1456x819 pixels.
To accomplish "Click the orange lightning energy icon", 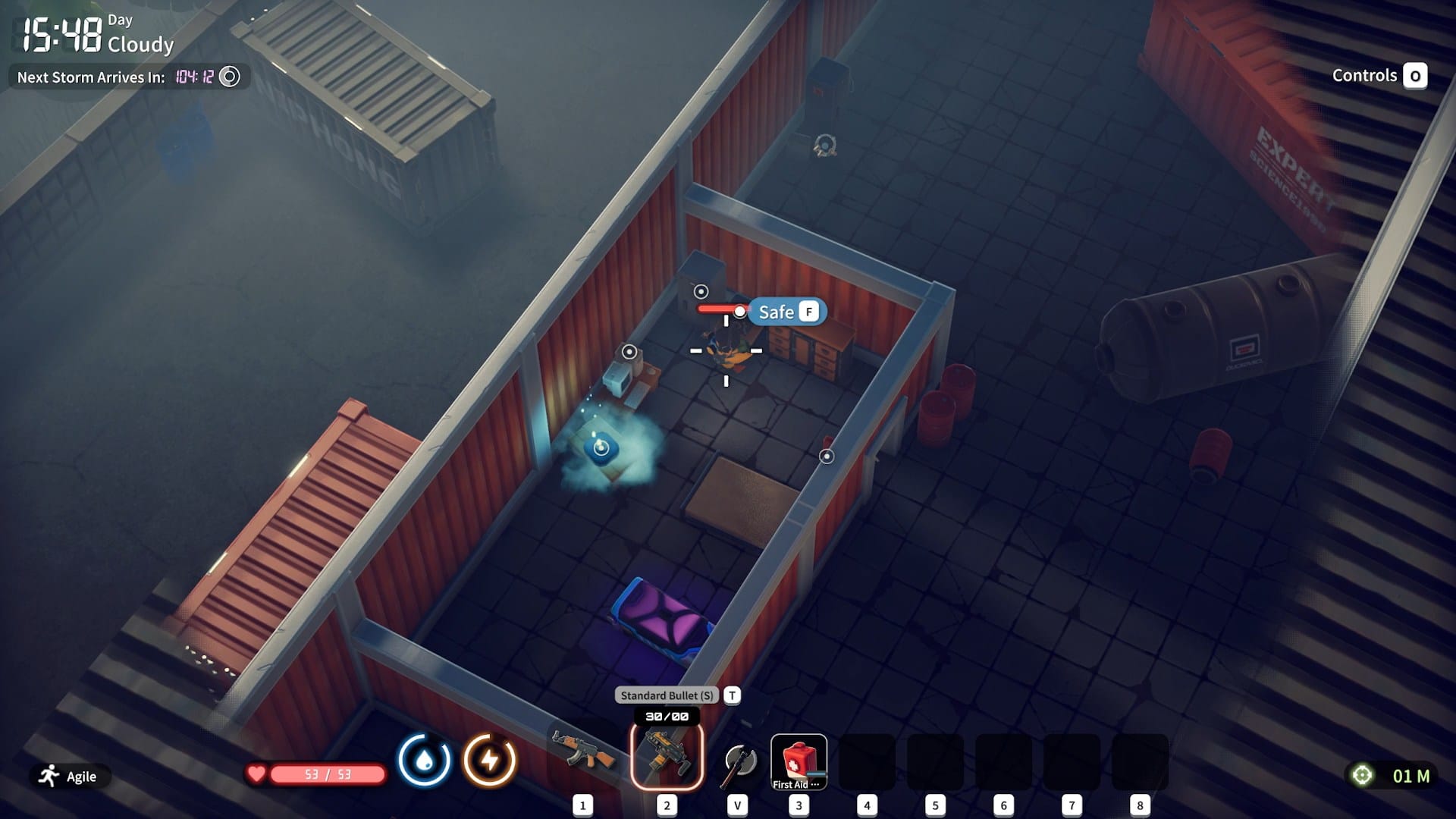I will [488, 758].
